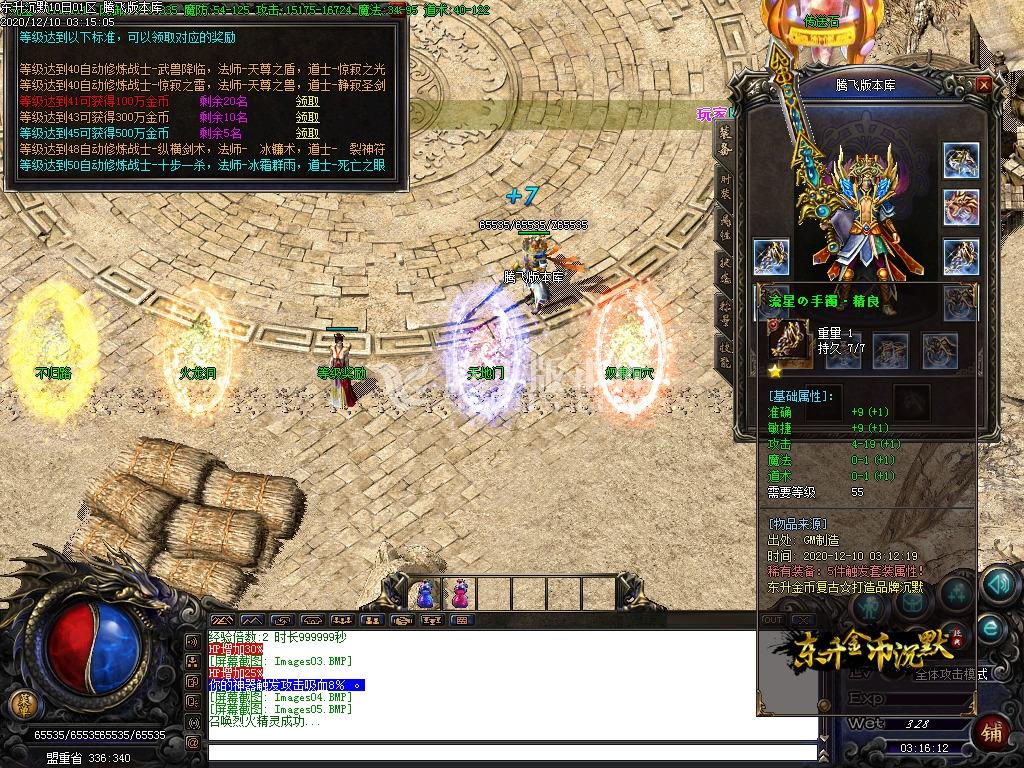Click the round 'e' browser button

point(992,628)
